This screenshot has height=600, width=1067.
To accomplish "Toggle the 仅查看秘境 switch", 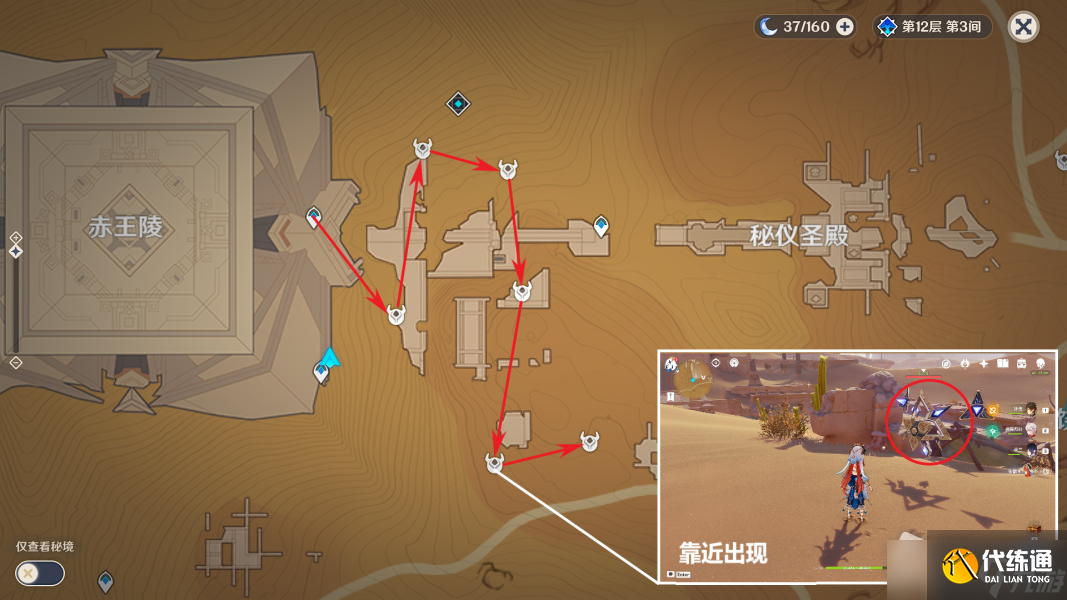I will (x=40, y=573).
